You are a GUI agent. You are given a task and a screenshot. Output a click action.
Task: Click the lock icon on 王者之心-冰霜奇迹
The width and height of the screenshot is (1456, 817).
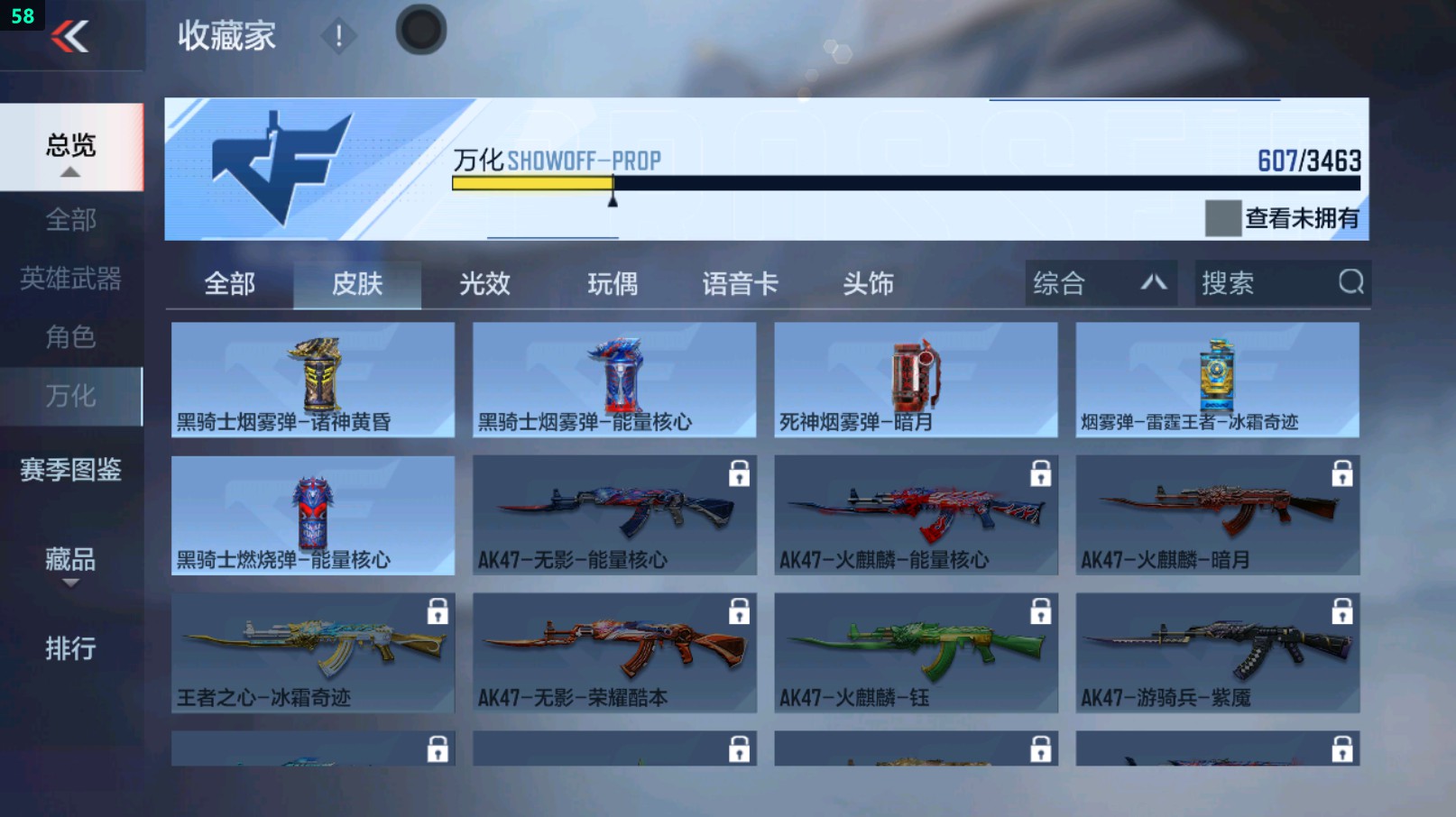click(x=439, y=612)
